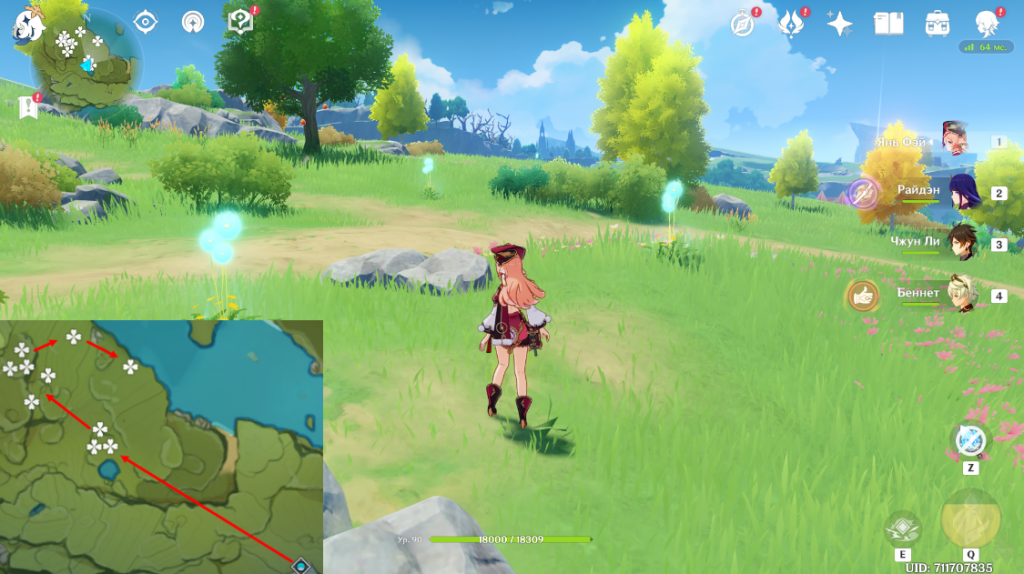Select Янь Фэй's party portrait
Screen dimensions: 1024x574
[956, 141]
